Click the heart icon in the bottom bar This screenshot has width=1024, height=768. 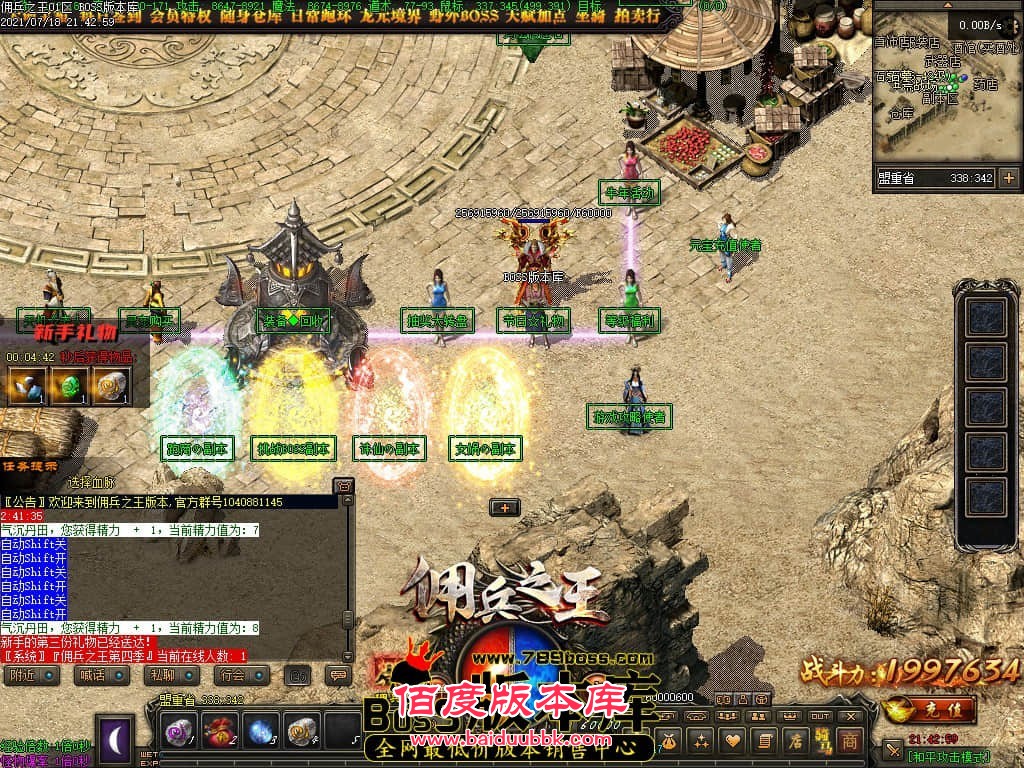point(732,741)
